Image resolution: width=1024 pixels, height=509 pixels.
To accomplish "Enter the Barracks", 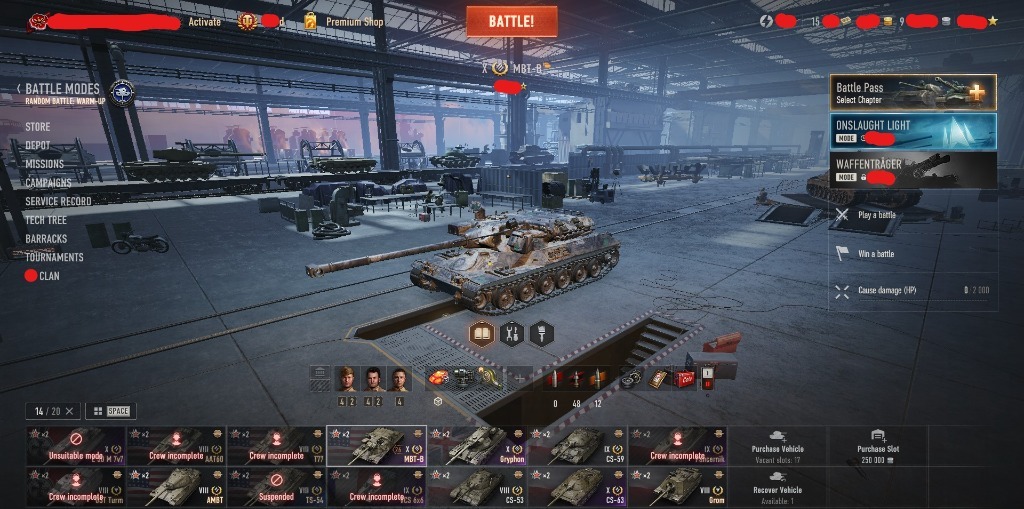I will [46, 239].
